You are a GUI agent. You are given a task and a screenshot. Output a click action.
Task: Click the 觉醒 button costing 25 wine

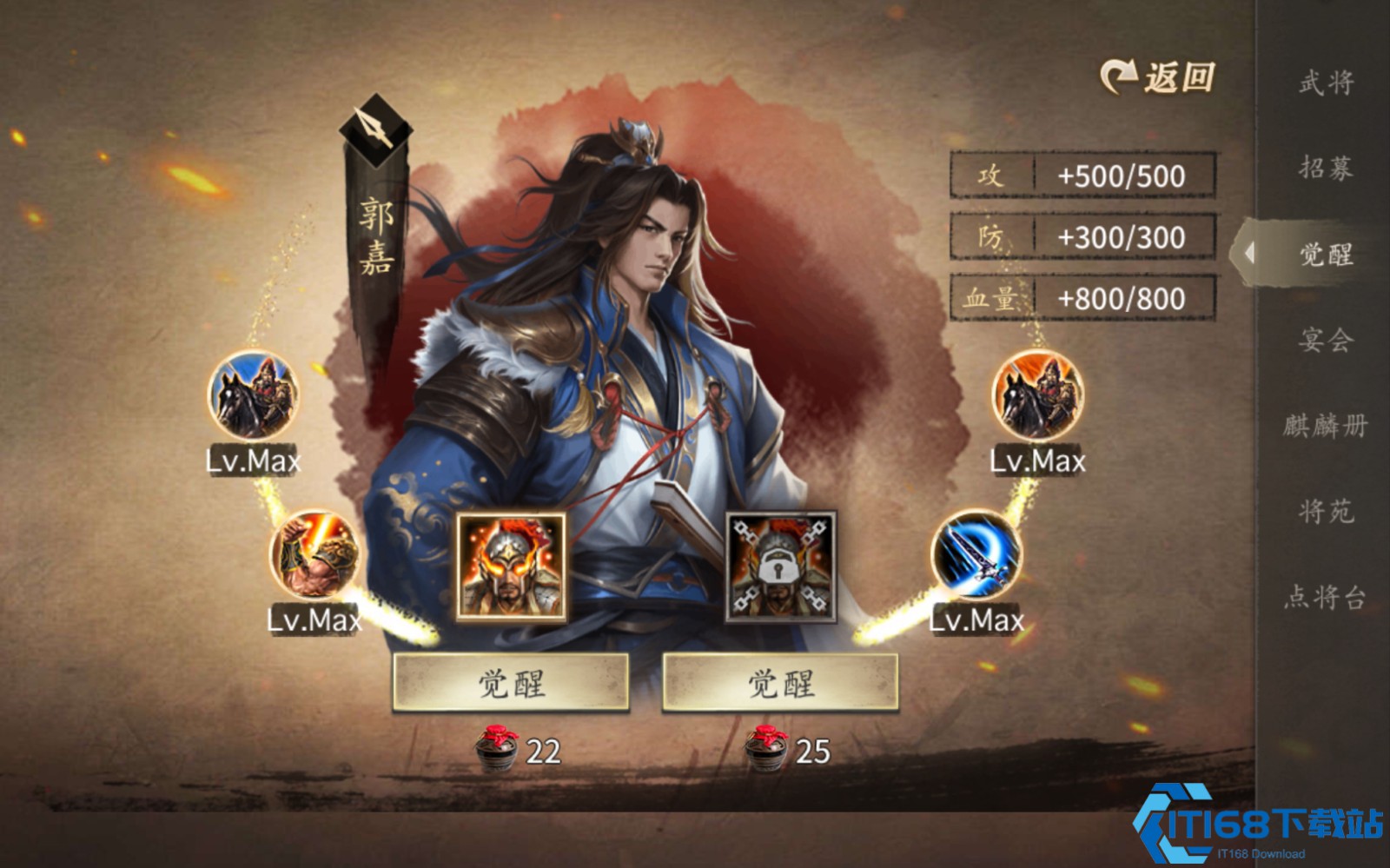tap(780, 683)
